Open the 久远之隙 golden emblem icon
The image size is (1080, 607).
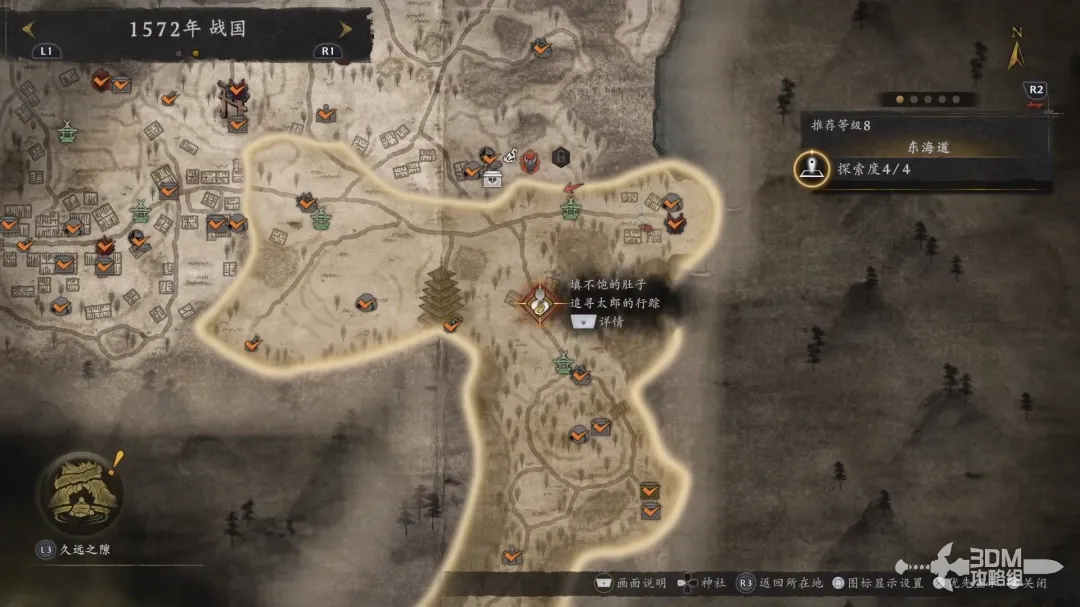pyautogui.click(x=78, y=492)
